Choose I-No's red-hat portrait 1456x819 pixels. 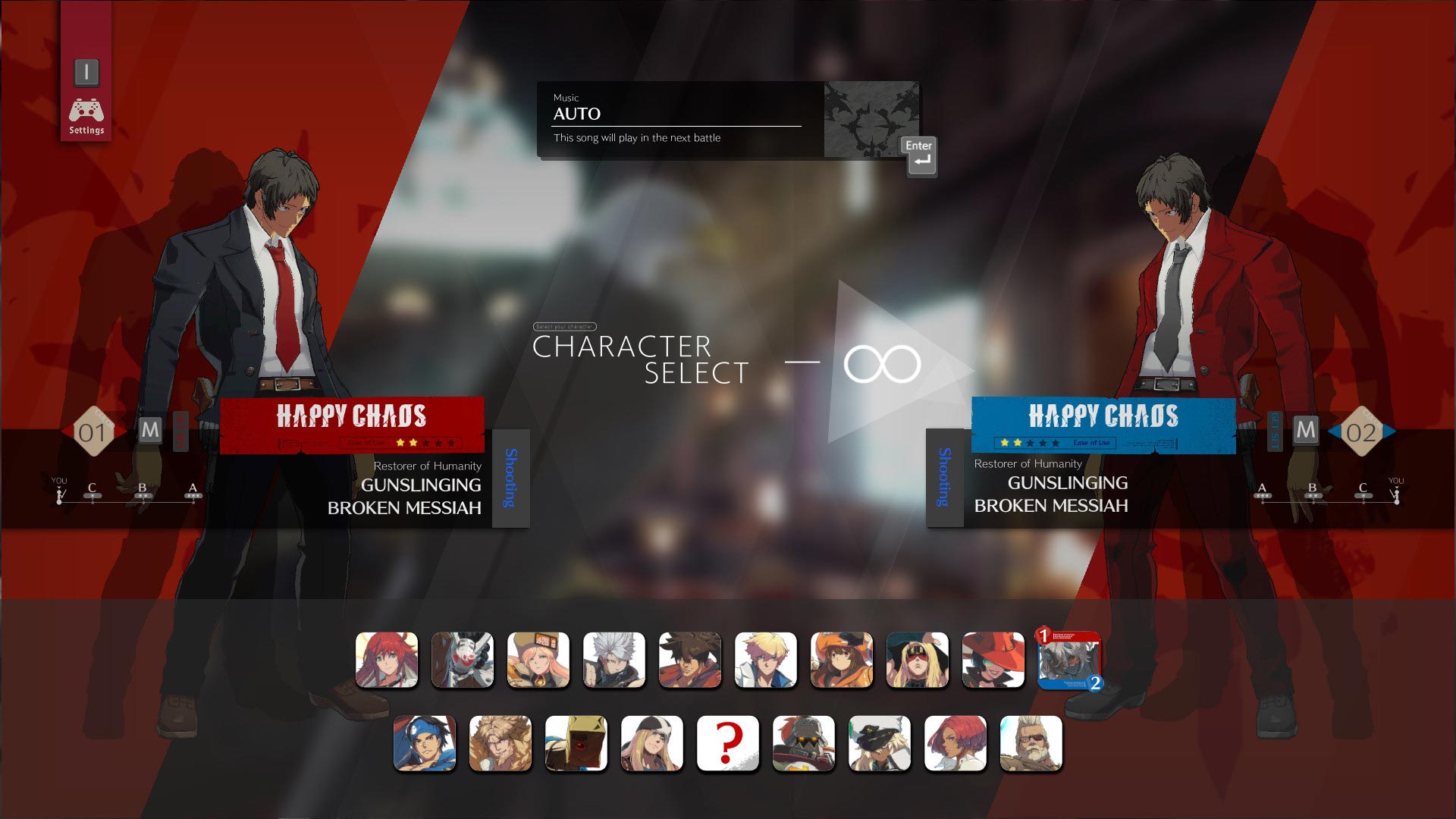tap(993, 660)
